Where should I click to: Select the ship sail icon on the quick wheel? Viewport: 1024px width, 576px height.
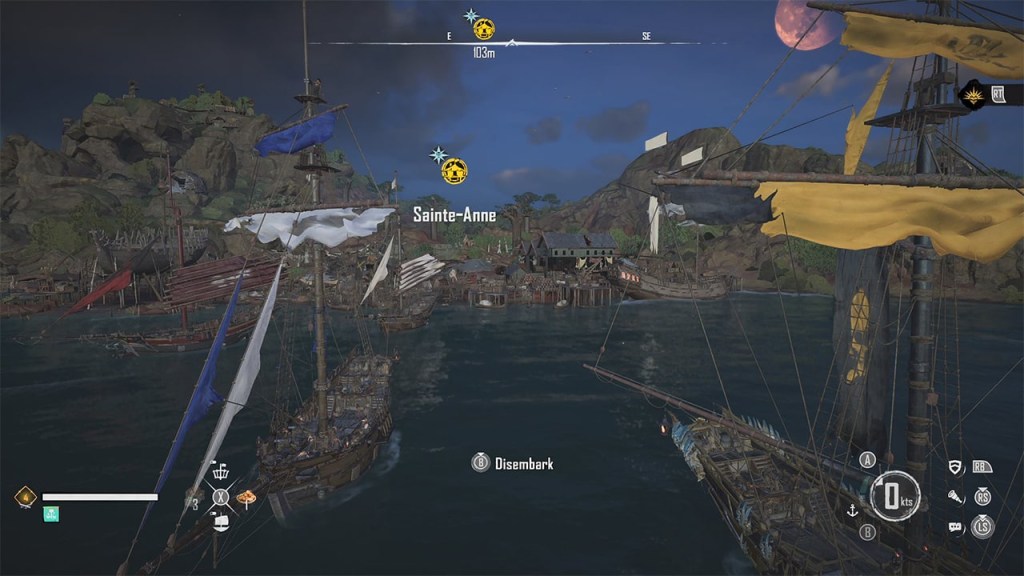coord(221,521)
